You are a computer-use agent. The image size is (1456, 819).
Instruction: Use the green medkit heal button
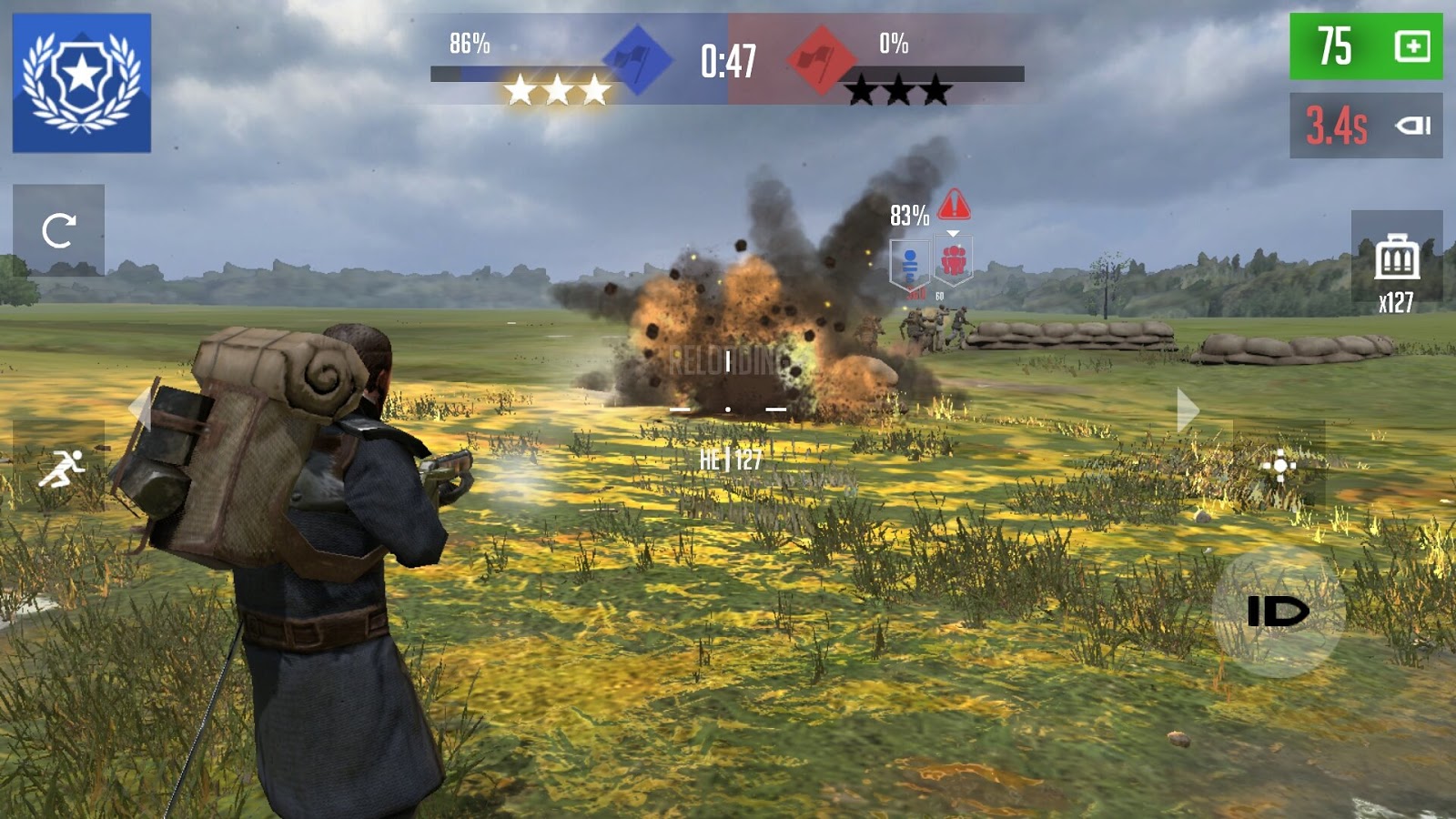pos(1365,46)
